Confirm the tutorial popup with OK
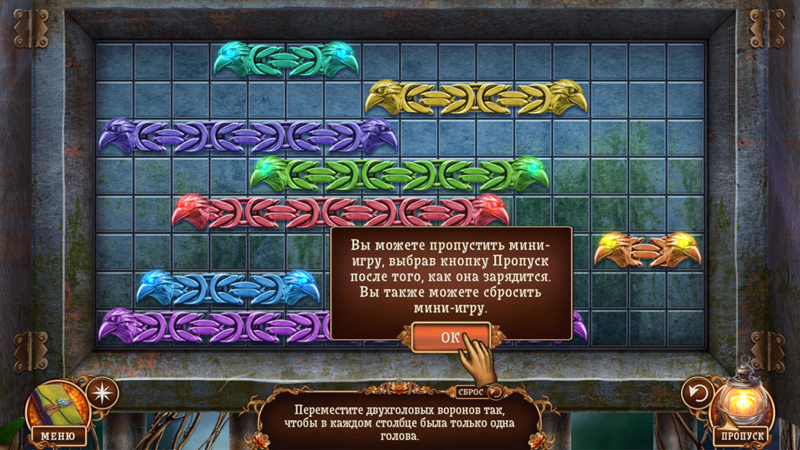This screenshot has height=450, width=800. (450, 337)
